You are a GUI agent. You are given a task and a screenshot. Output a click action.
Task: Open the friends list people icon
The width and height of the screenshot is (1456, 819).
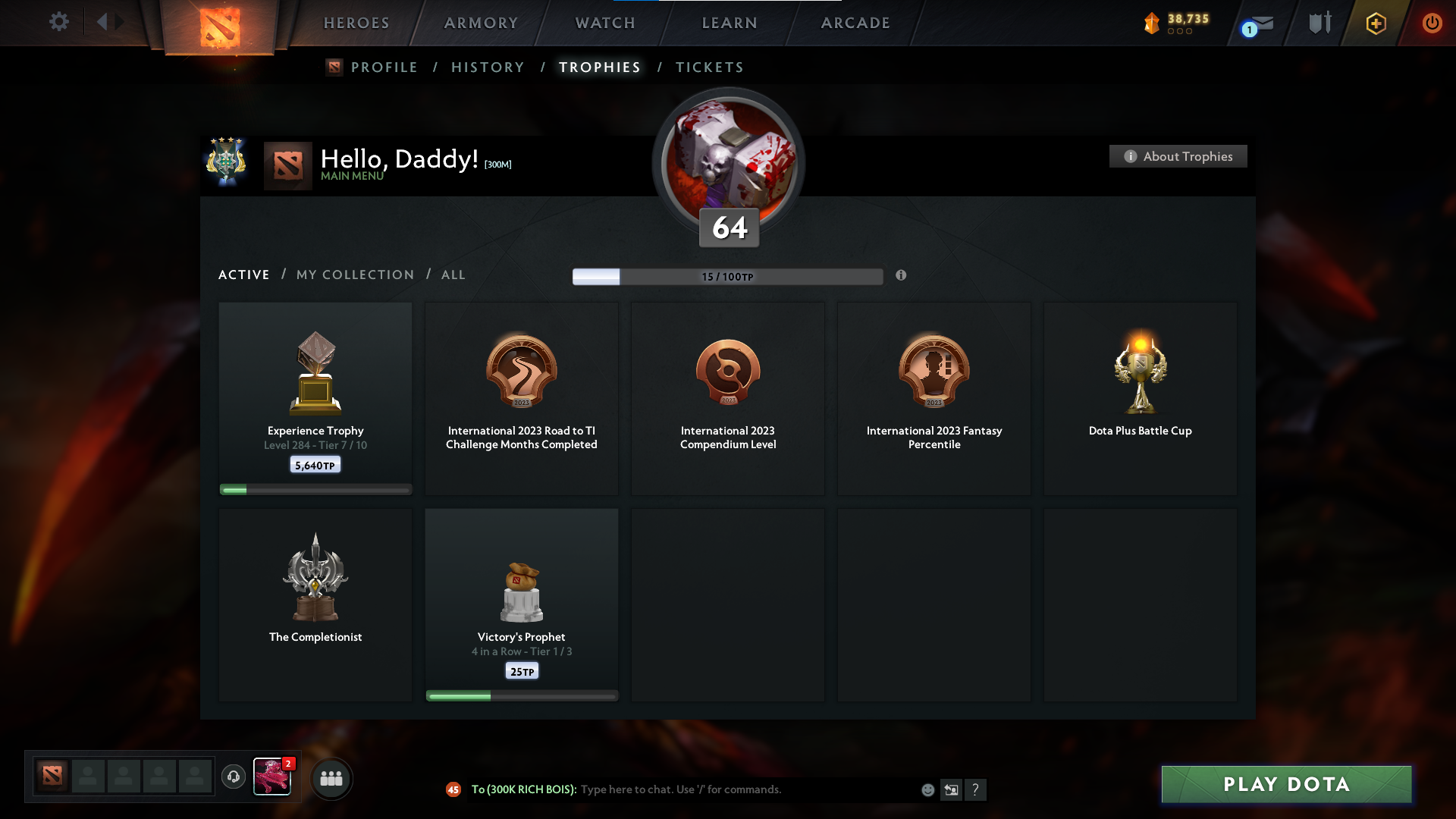click(x=331, y=778)
